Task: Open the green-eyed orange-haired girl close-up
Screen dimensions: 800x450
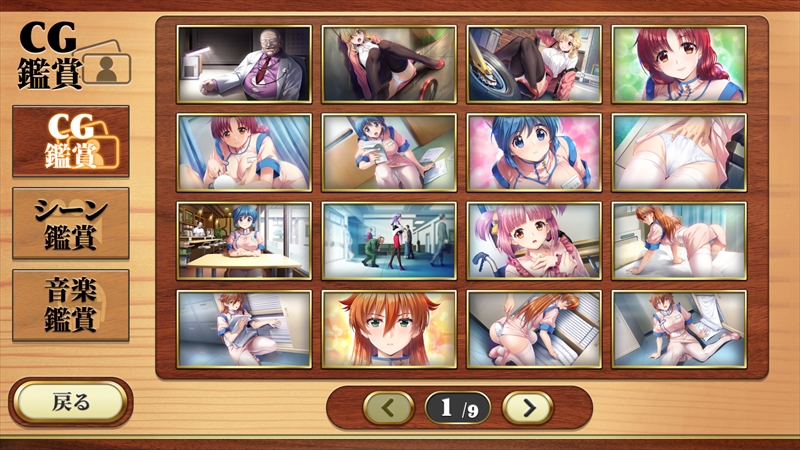Action: click(x=389, y=328)
